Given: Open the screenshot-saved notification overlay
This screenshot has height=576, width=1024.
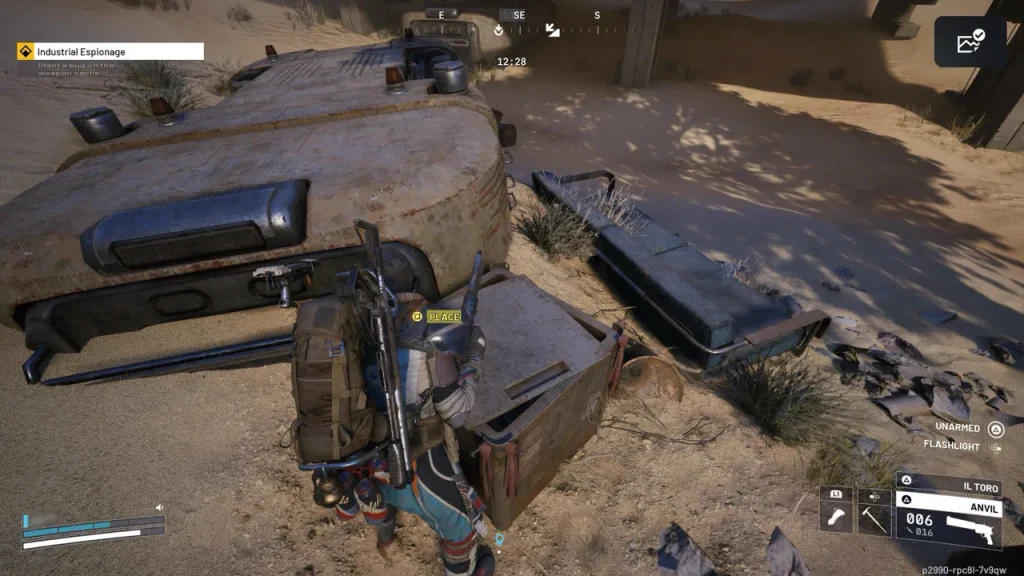Looking at the screenshot, I should [969, 42].
